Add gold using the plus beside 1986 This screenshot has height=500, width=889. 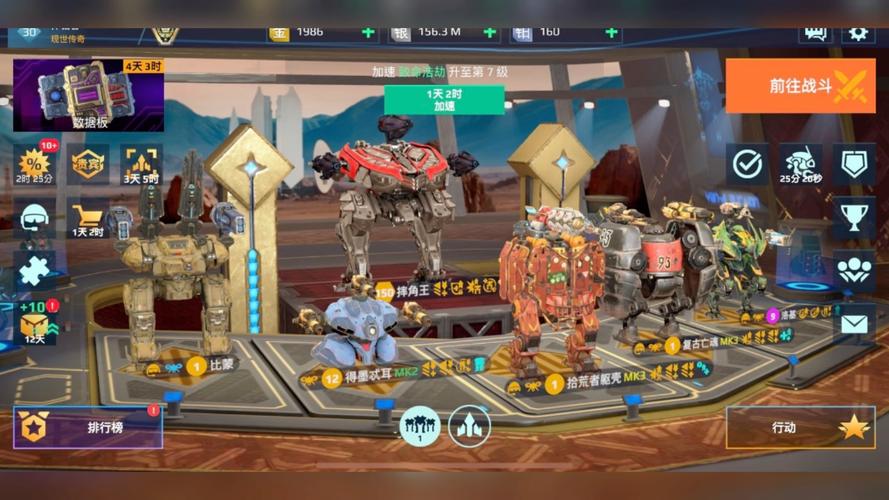tap(368, 32)
